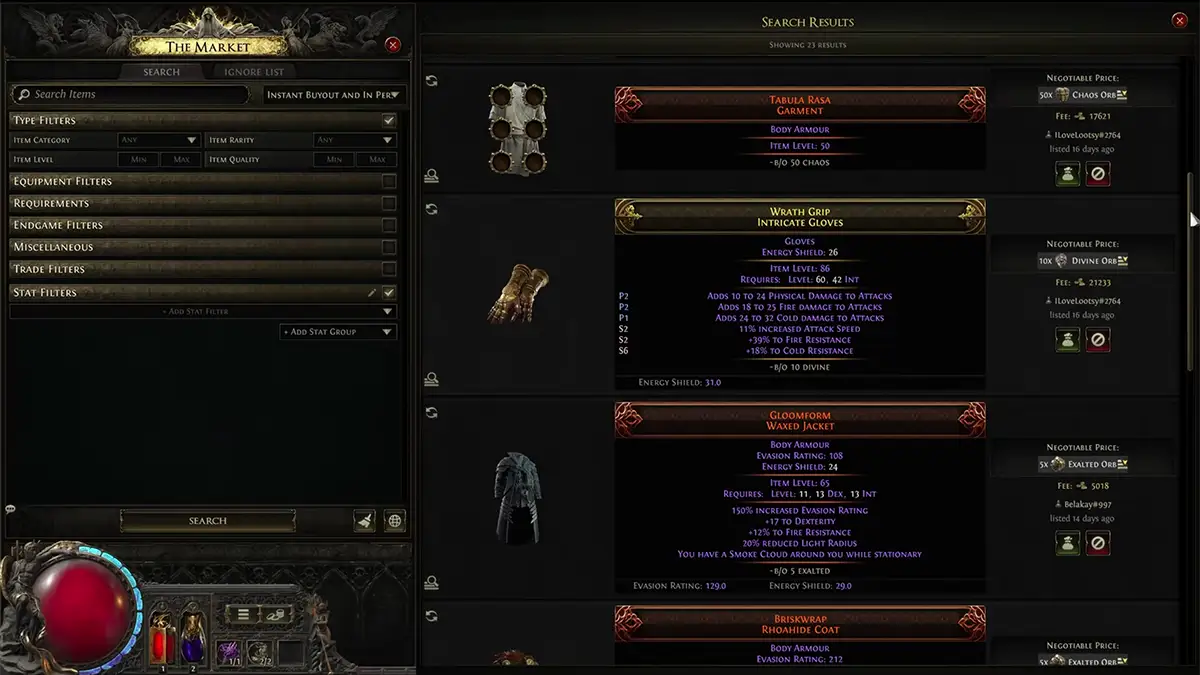The height and width of the screenshot is (675, 1200).
Task: Focus the Search Items text field
Action: [x=130, y=94]
